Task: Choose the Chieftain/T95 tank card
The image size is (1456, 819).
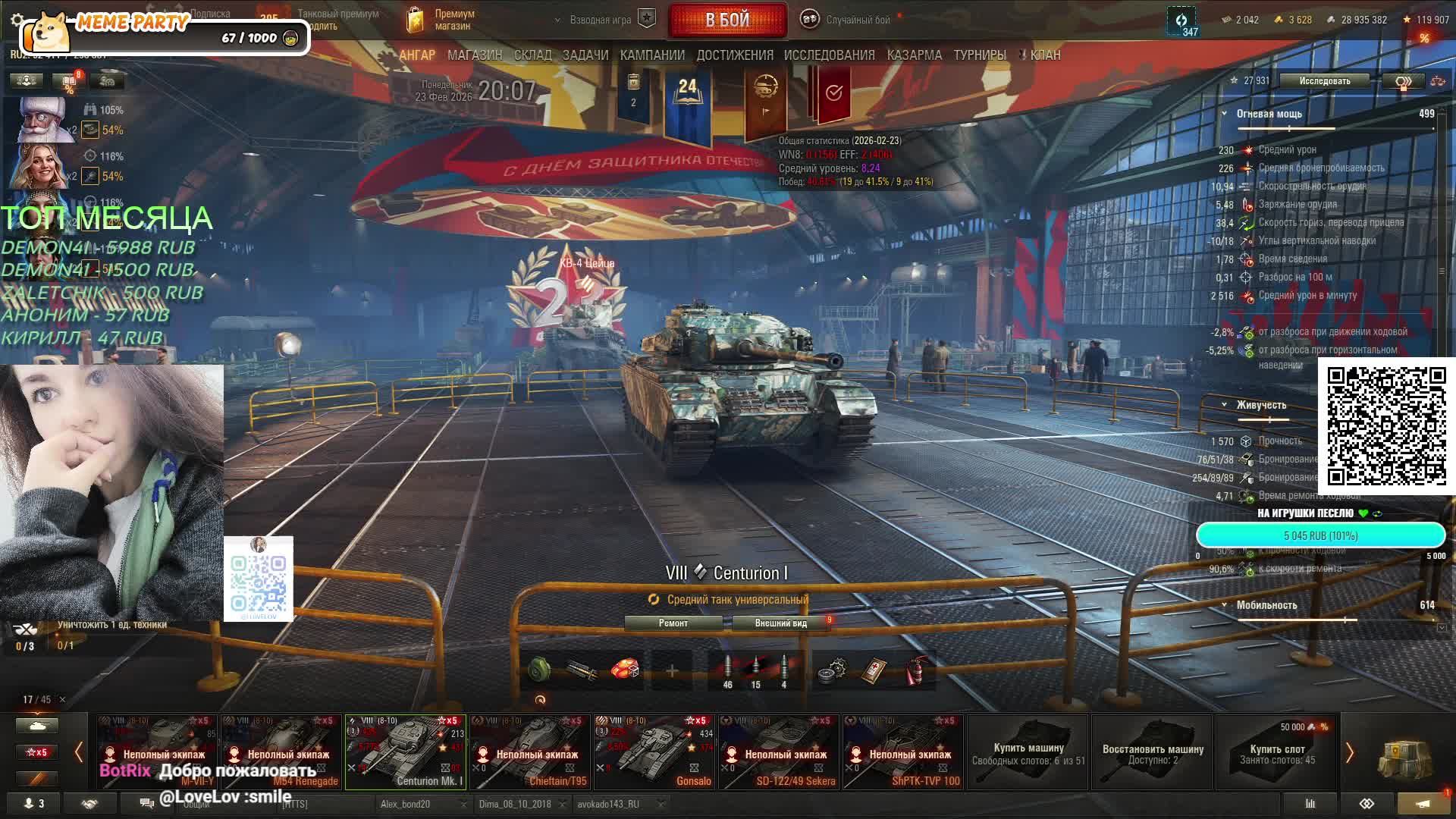Action: point(530,752)
